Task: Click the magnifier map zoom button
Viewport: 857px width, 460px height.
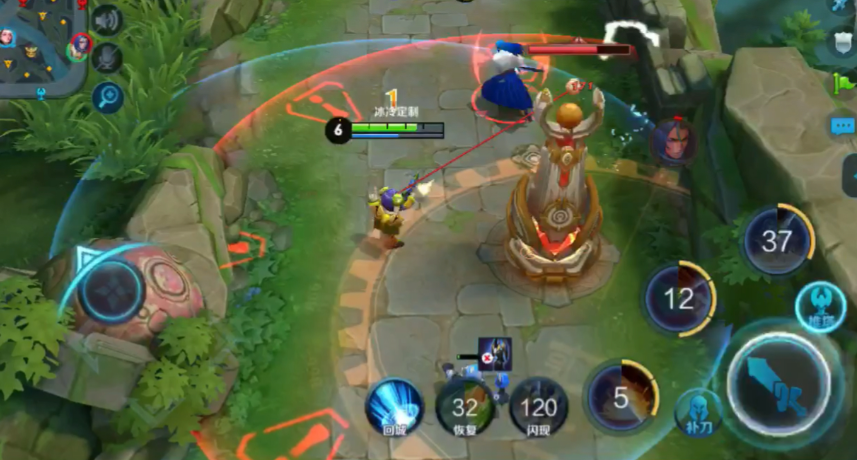Action: (107, 97)
